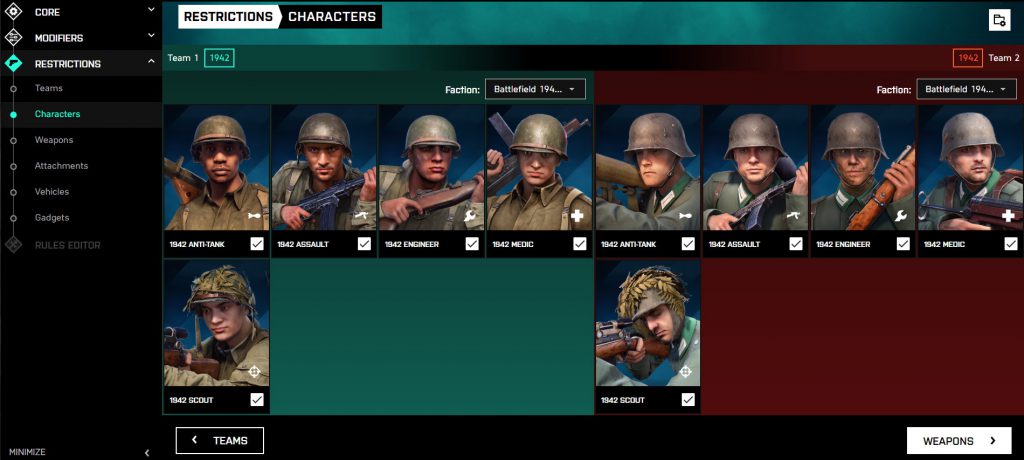This screenshot has height=460, width=1024.
Task: Continue to the Weapons page
Action: 959,440
